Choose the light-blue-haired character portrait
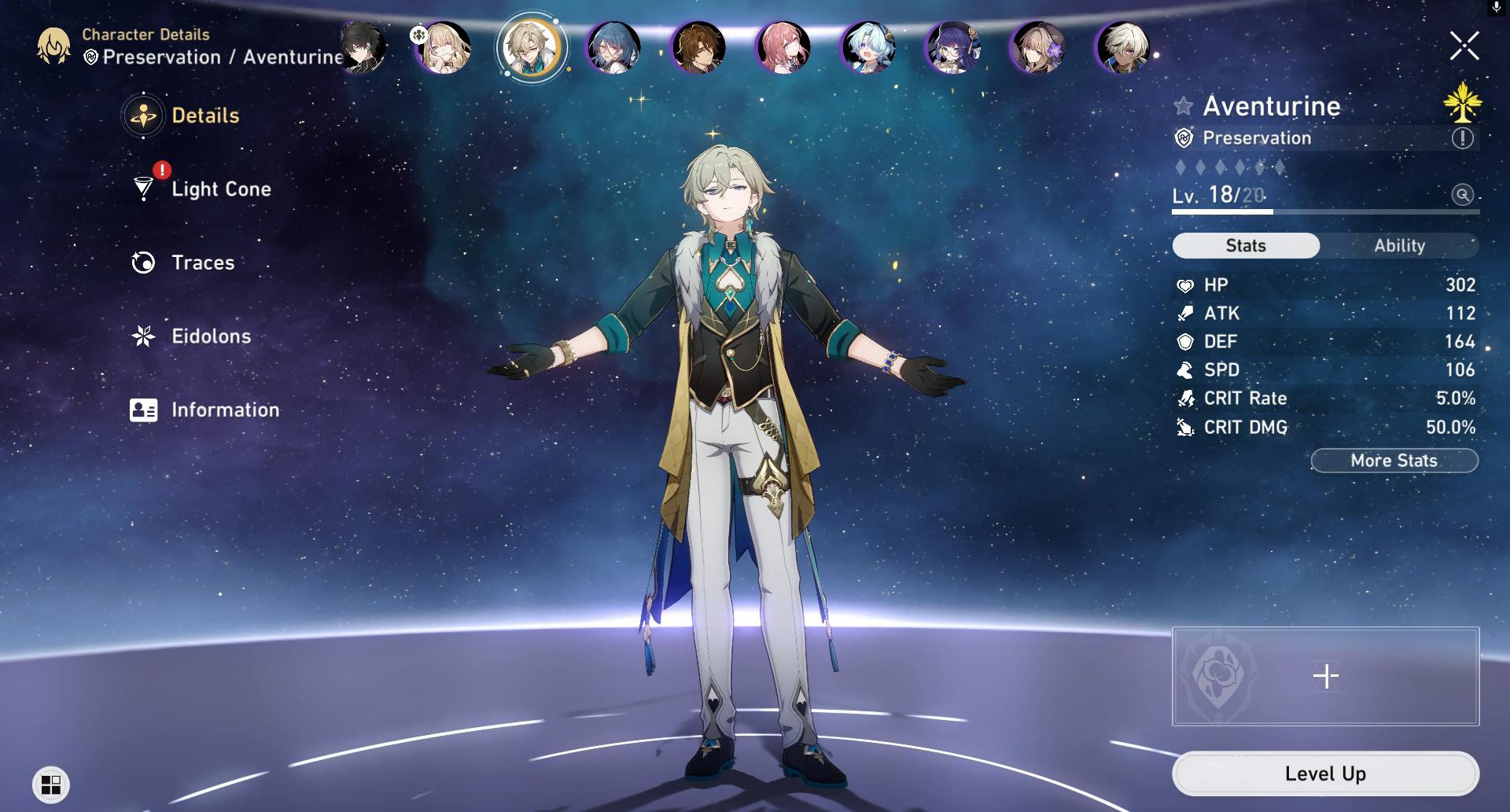Screen dimensions: 1510x812 867,47
